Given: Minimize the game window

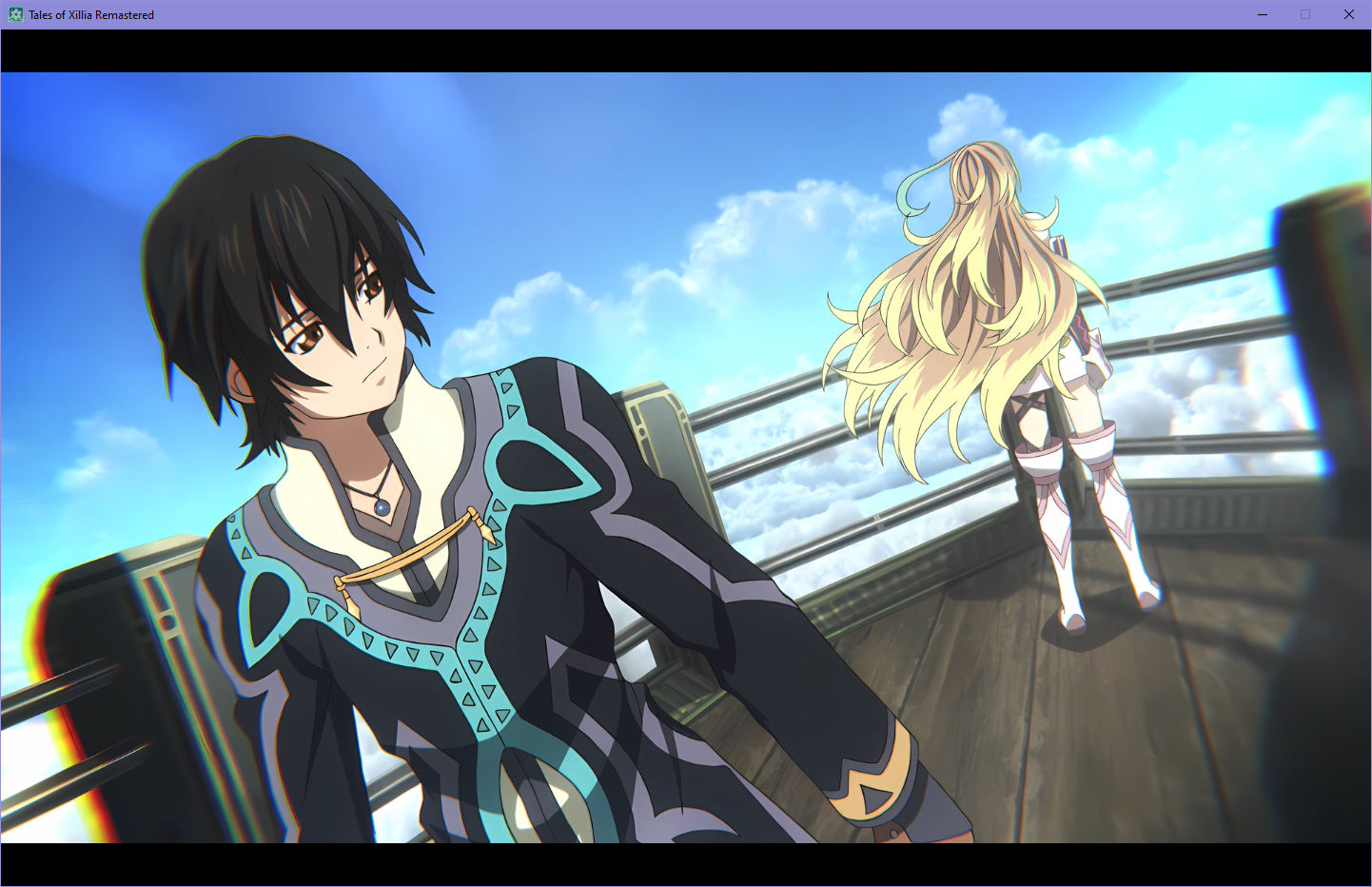Looking at the screenshot, I should click(x=1263, y=14).
